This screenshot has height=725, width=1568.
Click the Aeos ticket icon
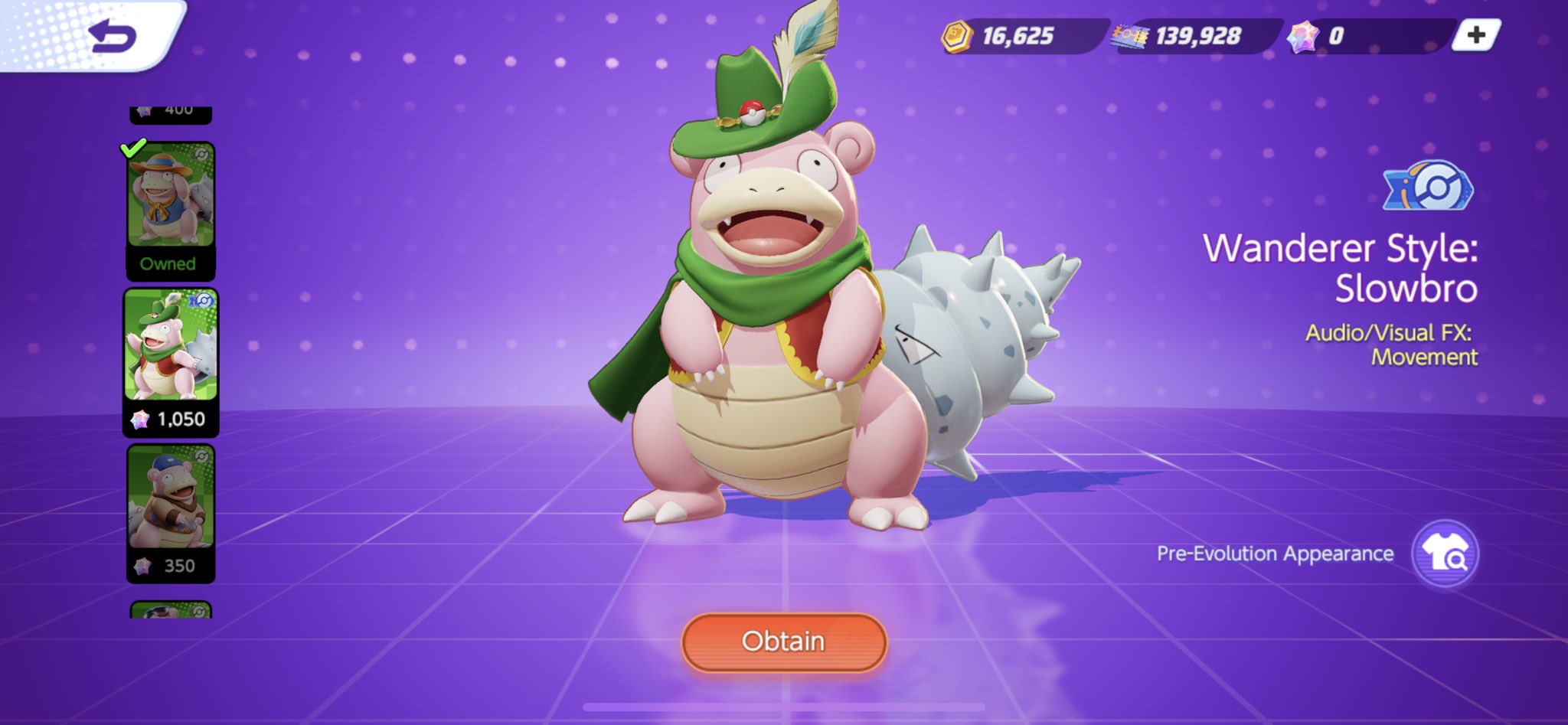(1129, 34)
